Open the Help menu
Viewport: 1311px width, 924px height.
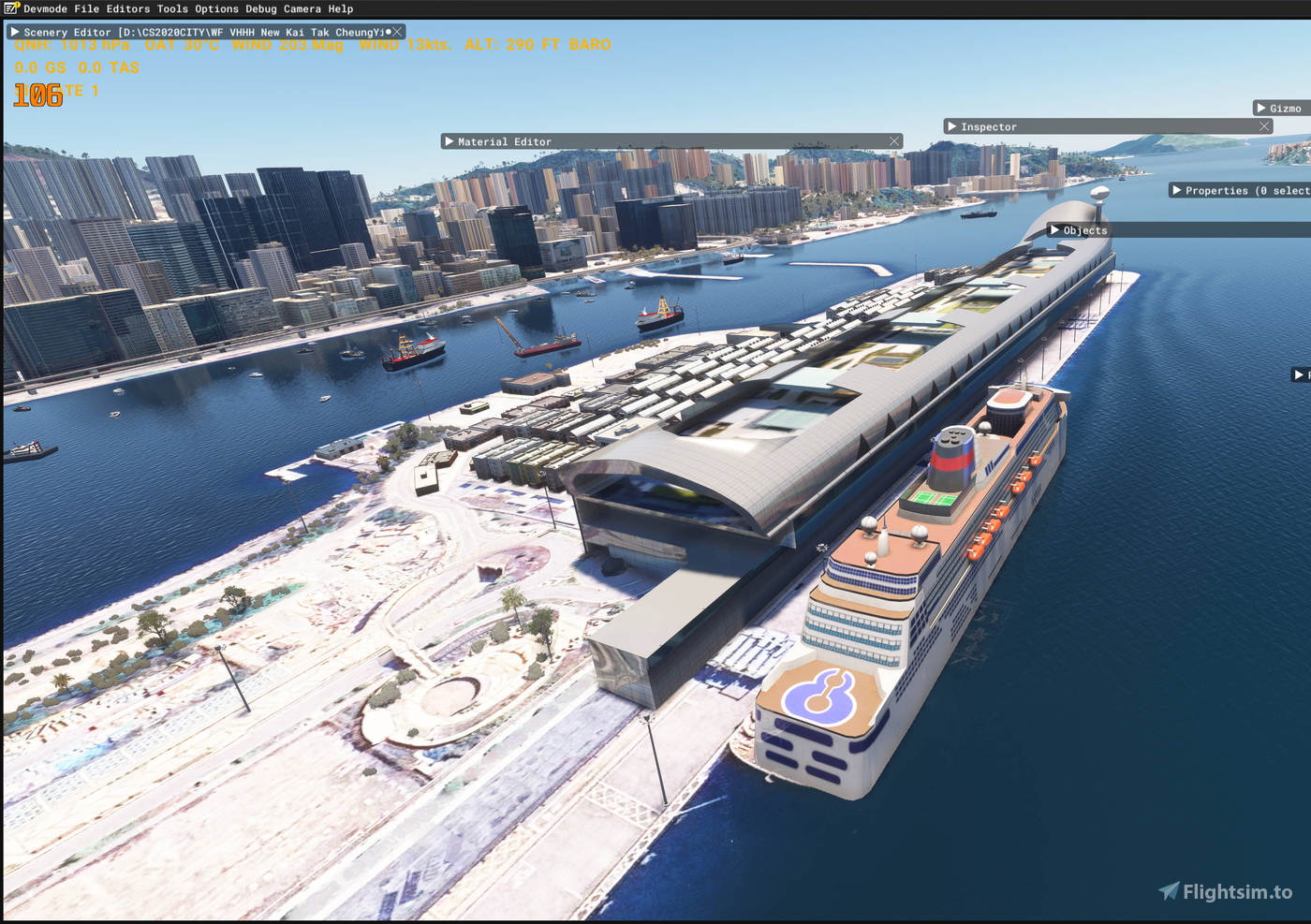(342, 8)
